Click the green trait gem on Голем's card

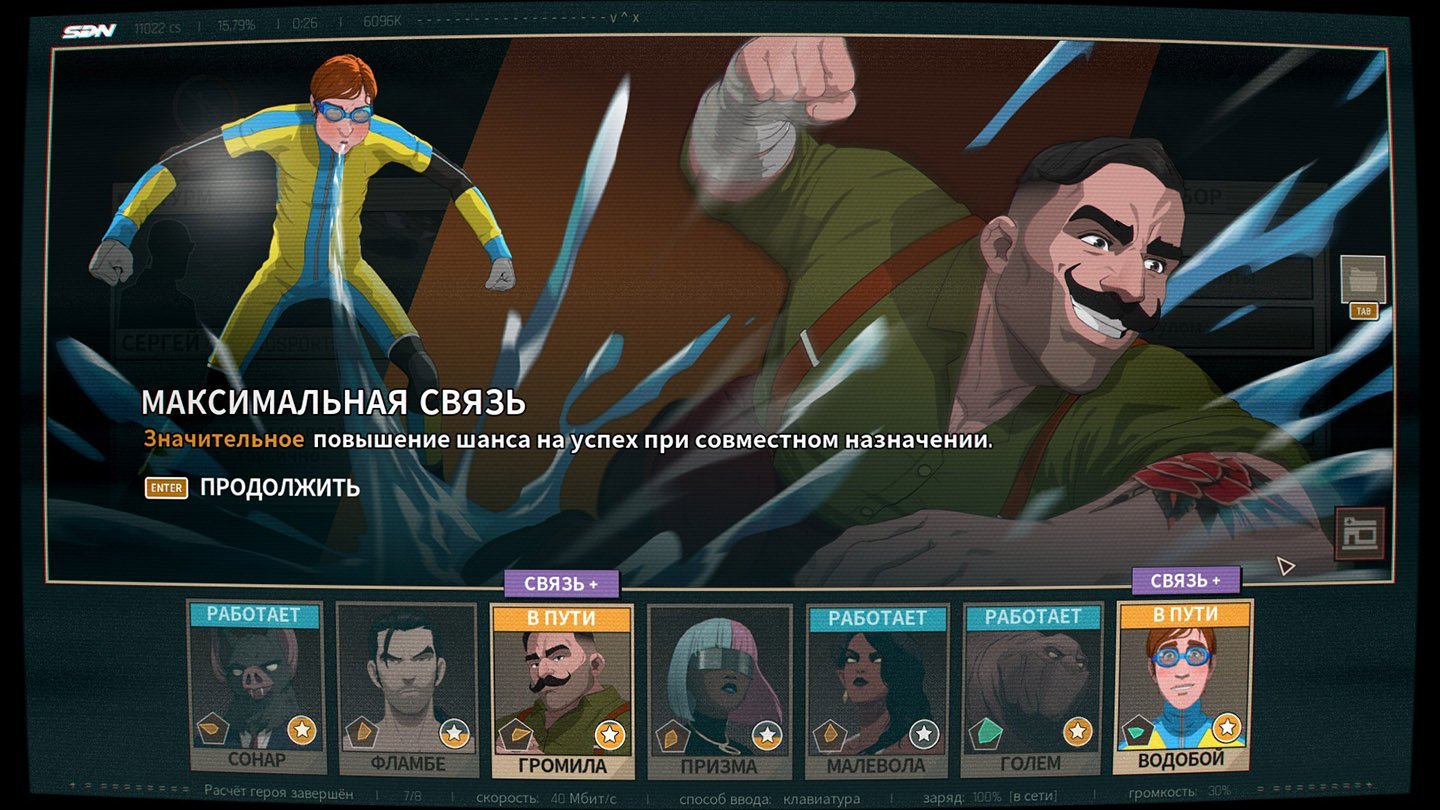(x=984, y=730)
